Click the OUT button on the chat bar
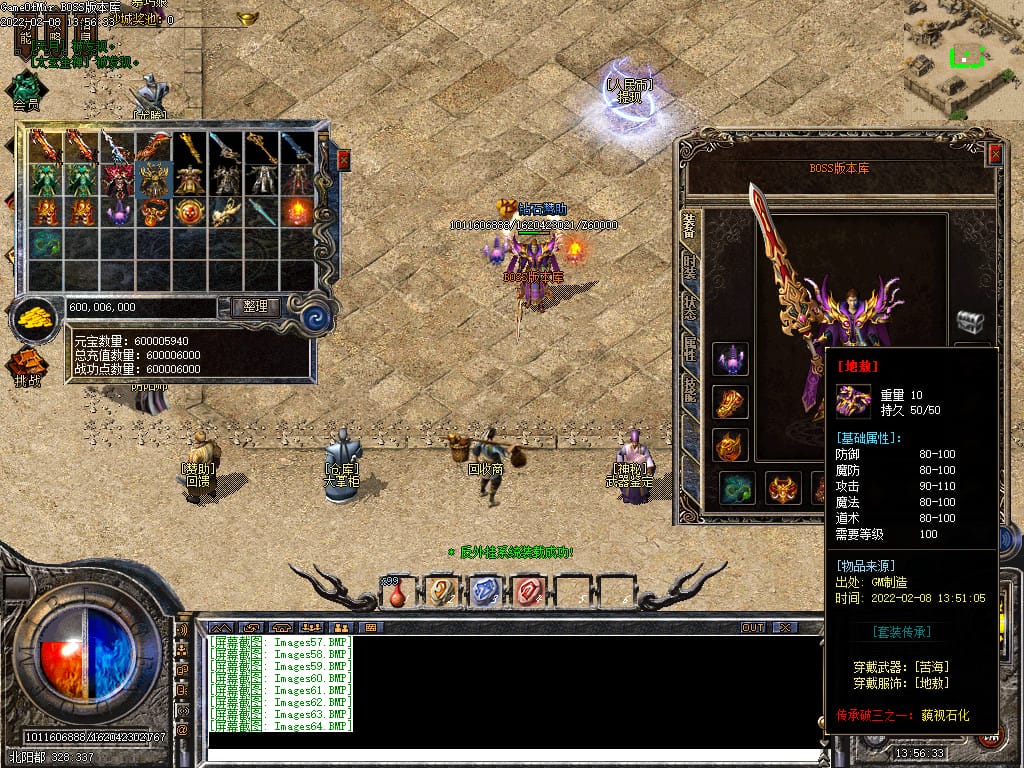This screenshot has width=1024, height=768. click(x=753, y=627)
